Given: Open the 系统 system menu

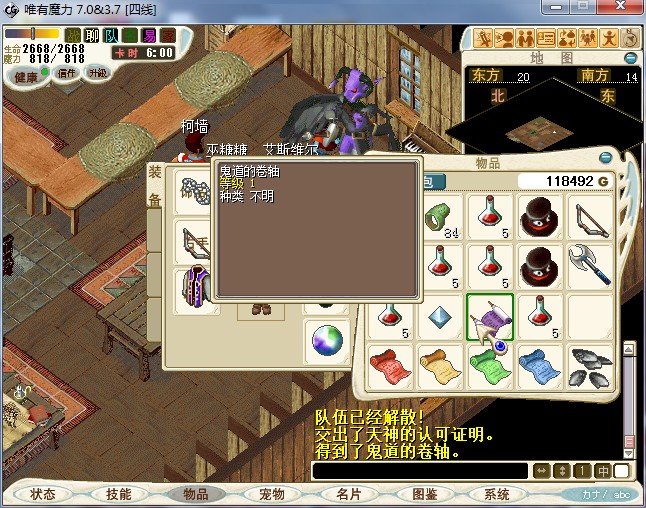Looking at the screenshot, I should pos(497,494).
